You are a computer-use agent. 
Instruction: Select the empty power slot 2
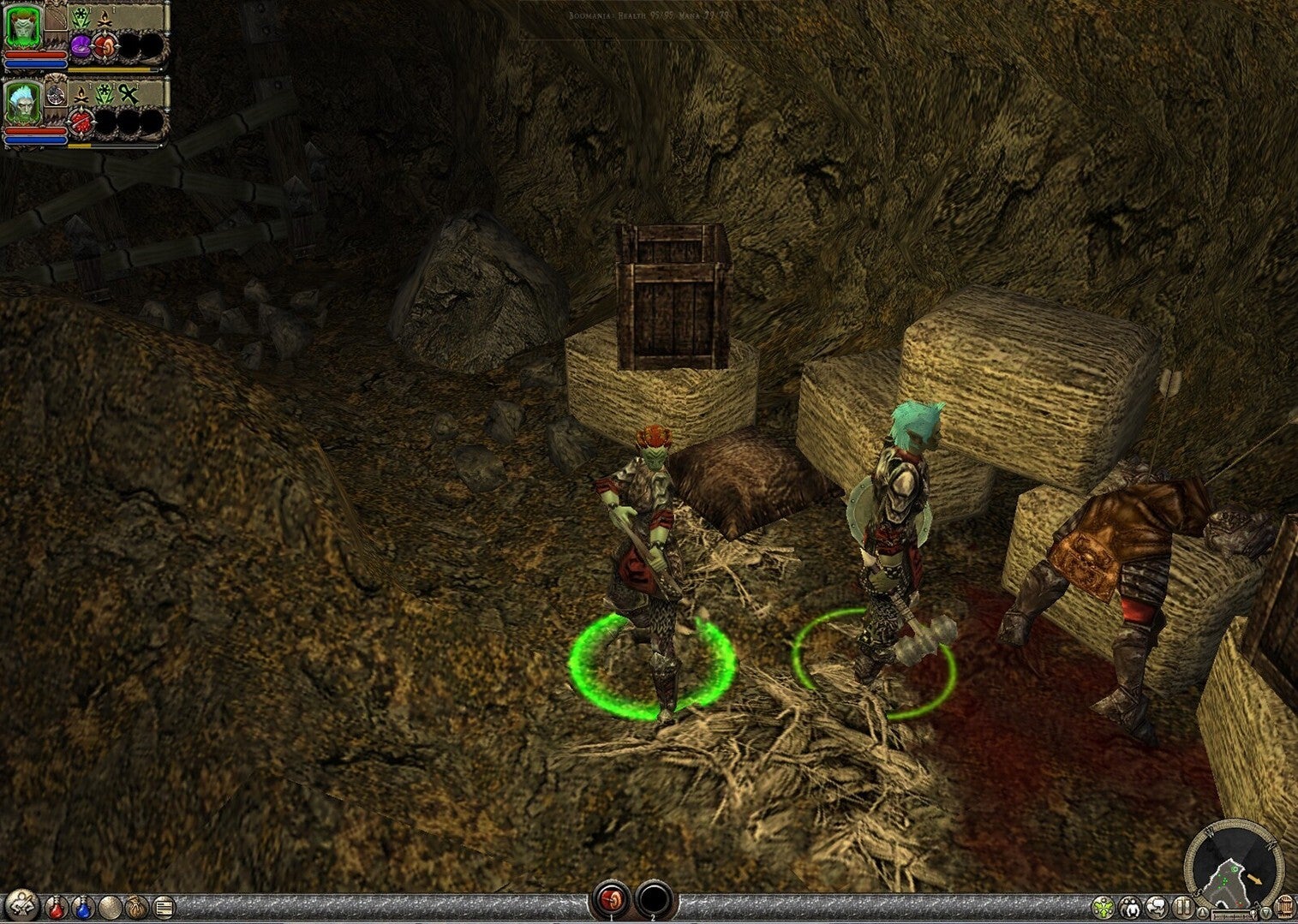click(653, 900)
